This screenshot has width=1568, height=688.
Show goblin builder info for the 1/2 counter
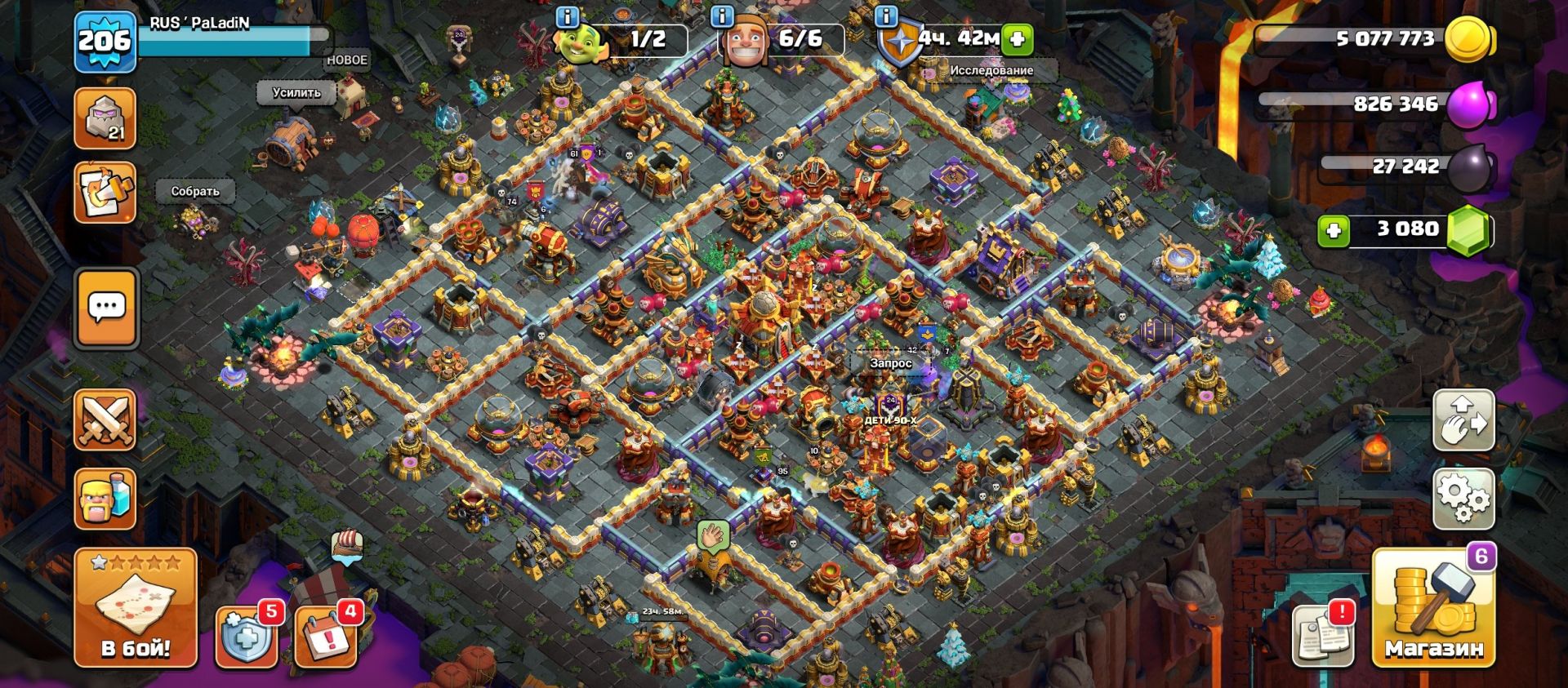567,16
